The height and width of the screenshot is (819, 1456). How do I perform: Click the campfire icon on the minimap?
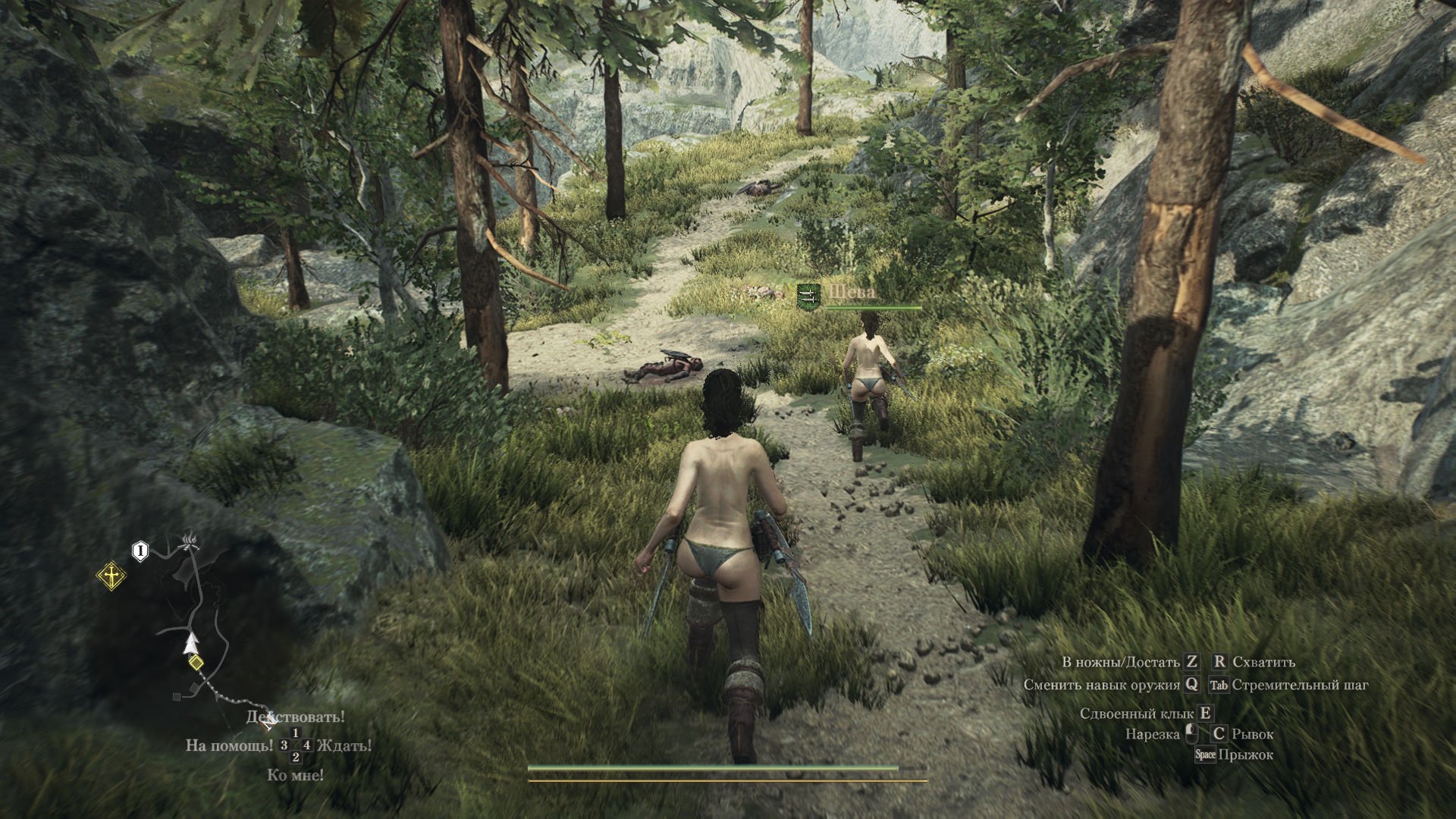[189, 541]
